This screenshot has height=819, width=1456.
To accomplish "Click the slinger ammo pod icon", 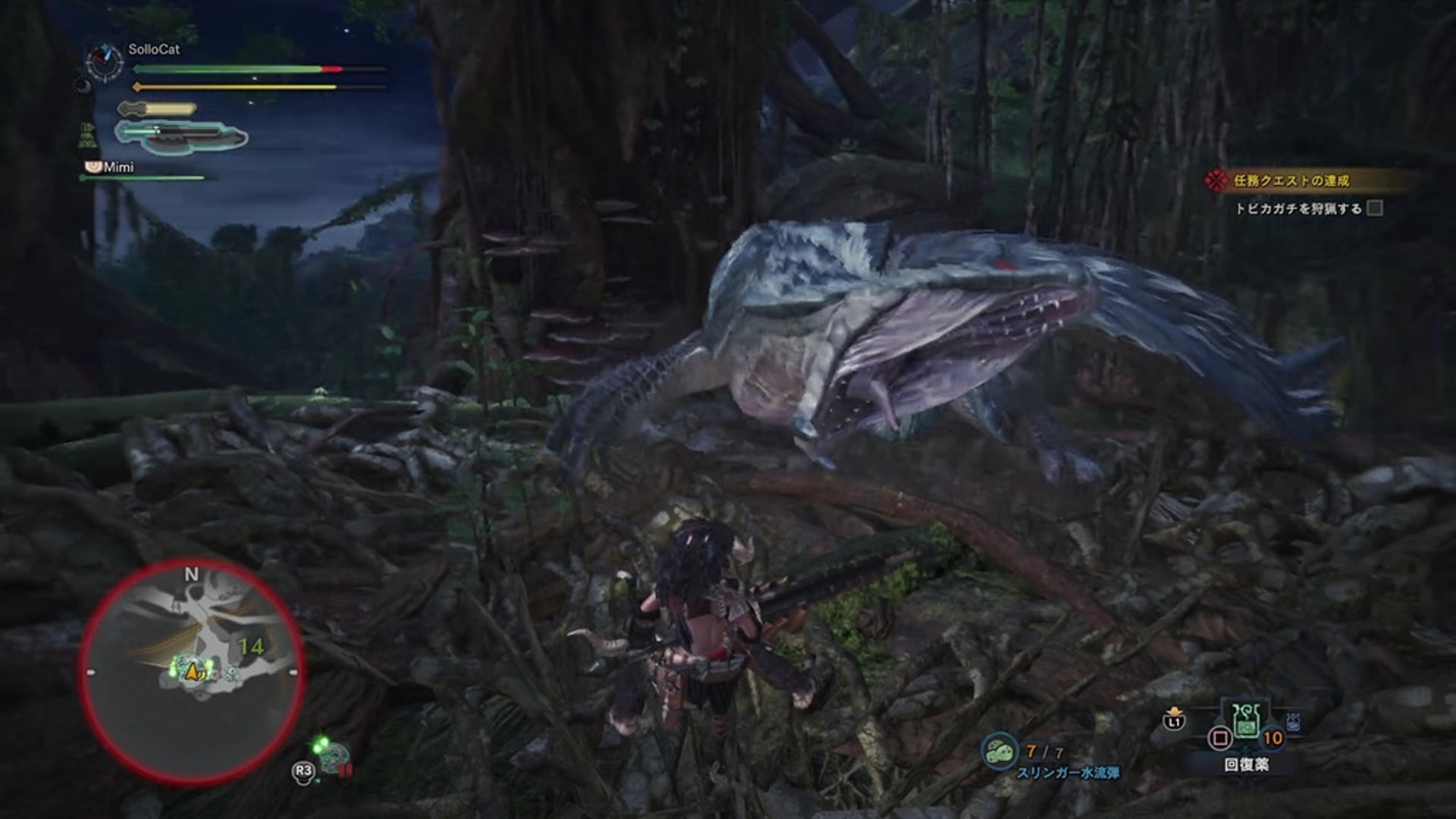I will pos(999,750).
